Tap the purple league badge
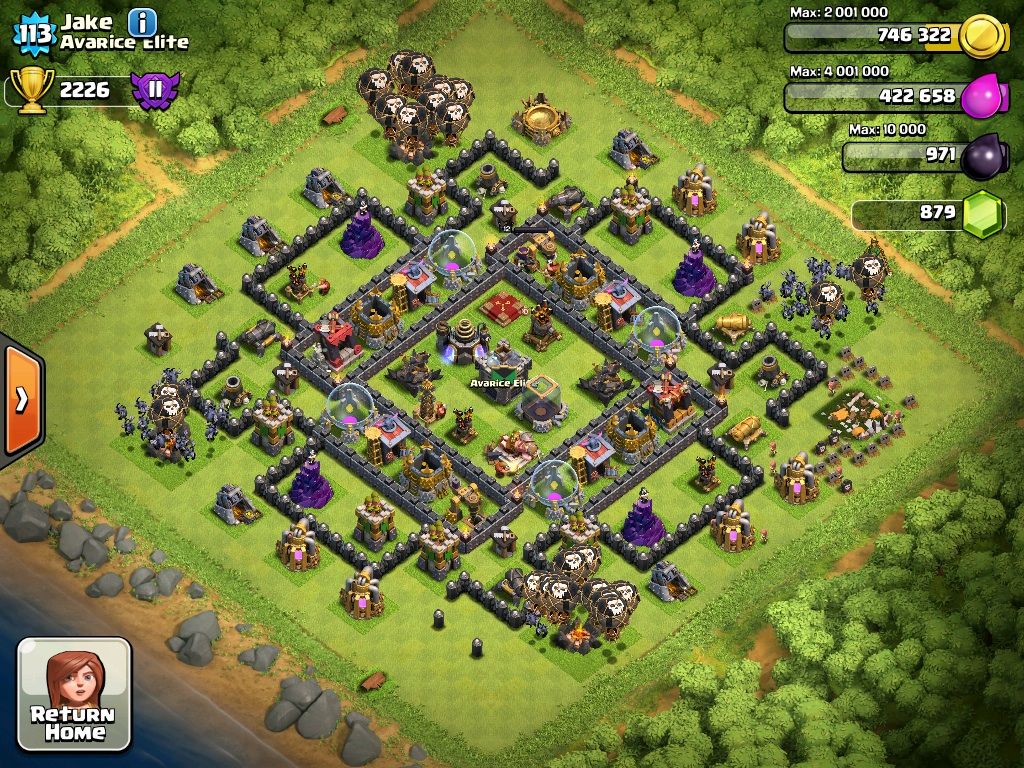Screen dimensions: 1024x768 tap(155, 90)
